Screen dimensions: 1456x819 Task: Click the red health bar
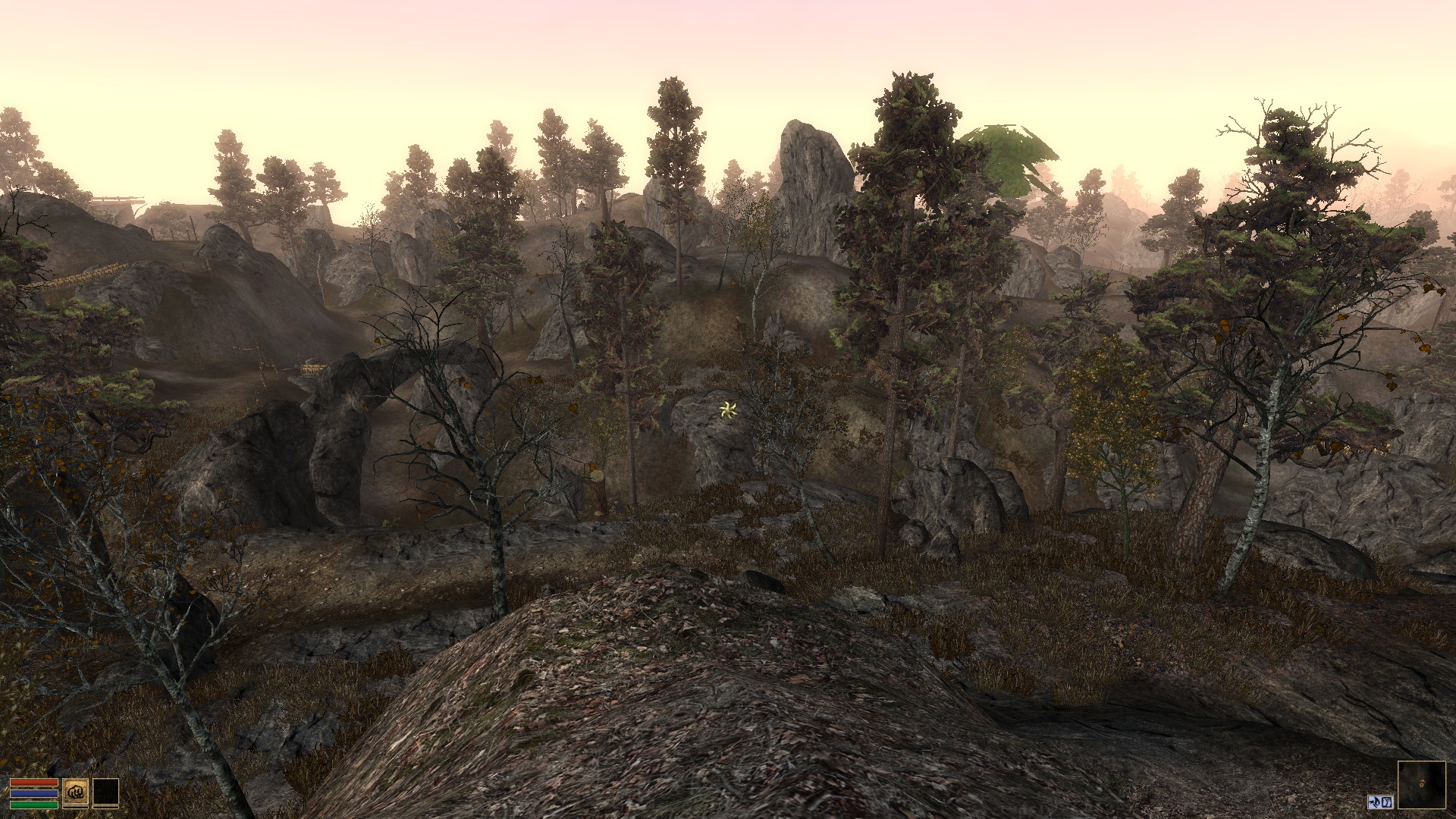click(34, 782)
